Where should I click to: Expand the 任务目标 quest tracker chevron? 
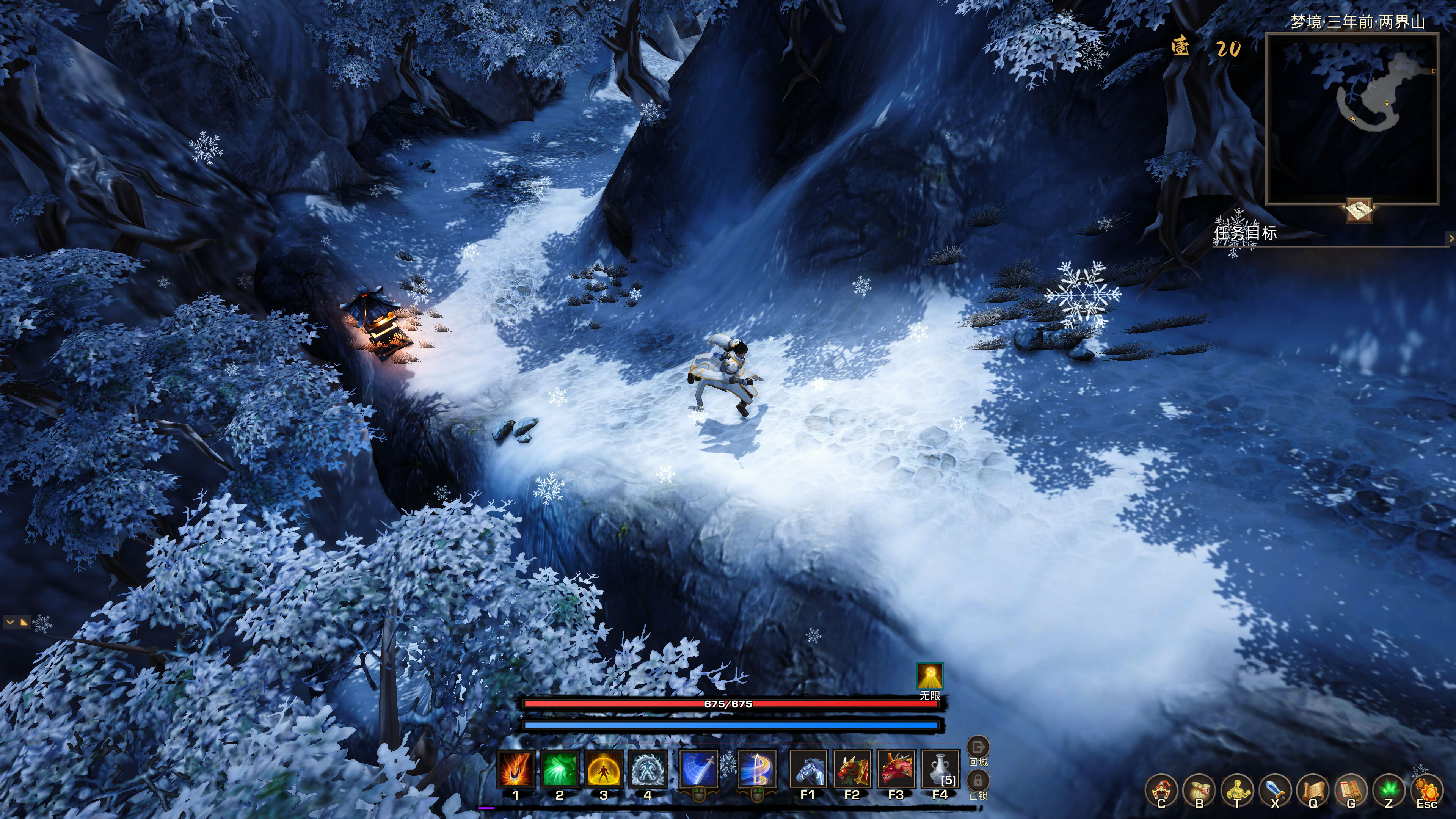pyautogui.click(x=1451, y=238)
